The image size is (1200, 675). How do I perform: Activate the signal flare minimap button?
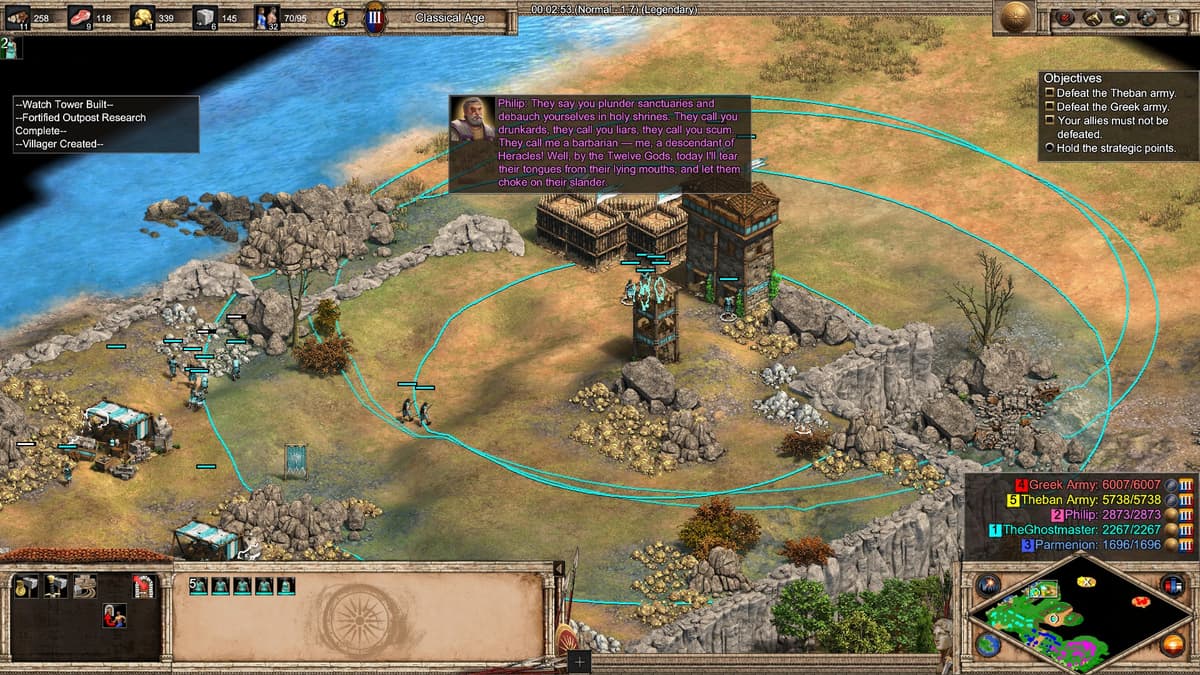[989, 585]
